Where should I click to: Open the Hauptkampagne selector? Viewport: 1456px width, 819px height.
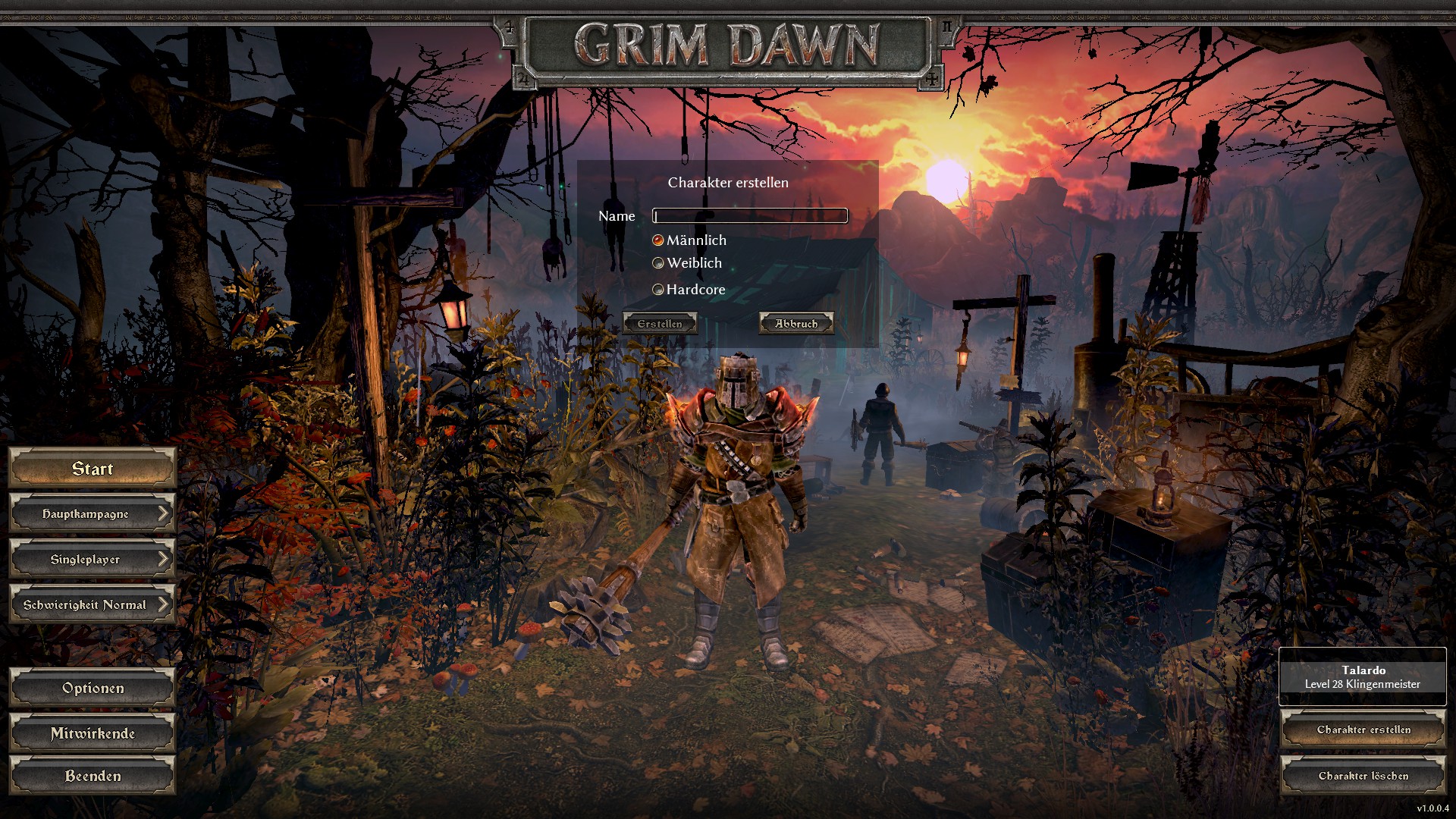[x=93, y=514]
